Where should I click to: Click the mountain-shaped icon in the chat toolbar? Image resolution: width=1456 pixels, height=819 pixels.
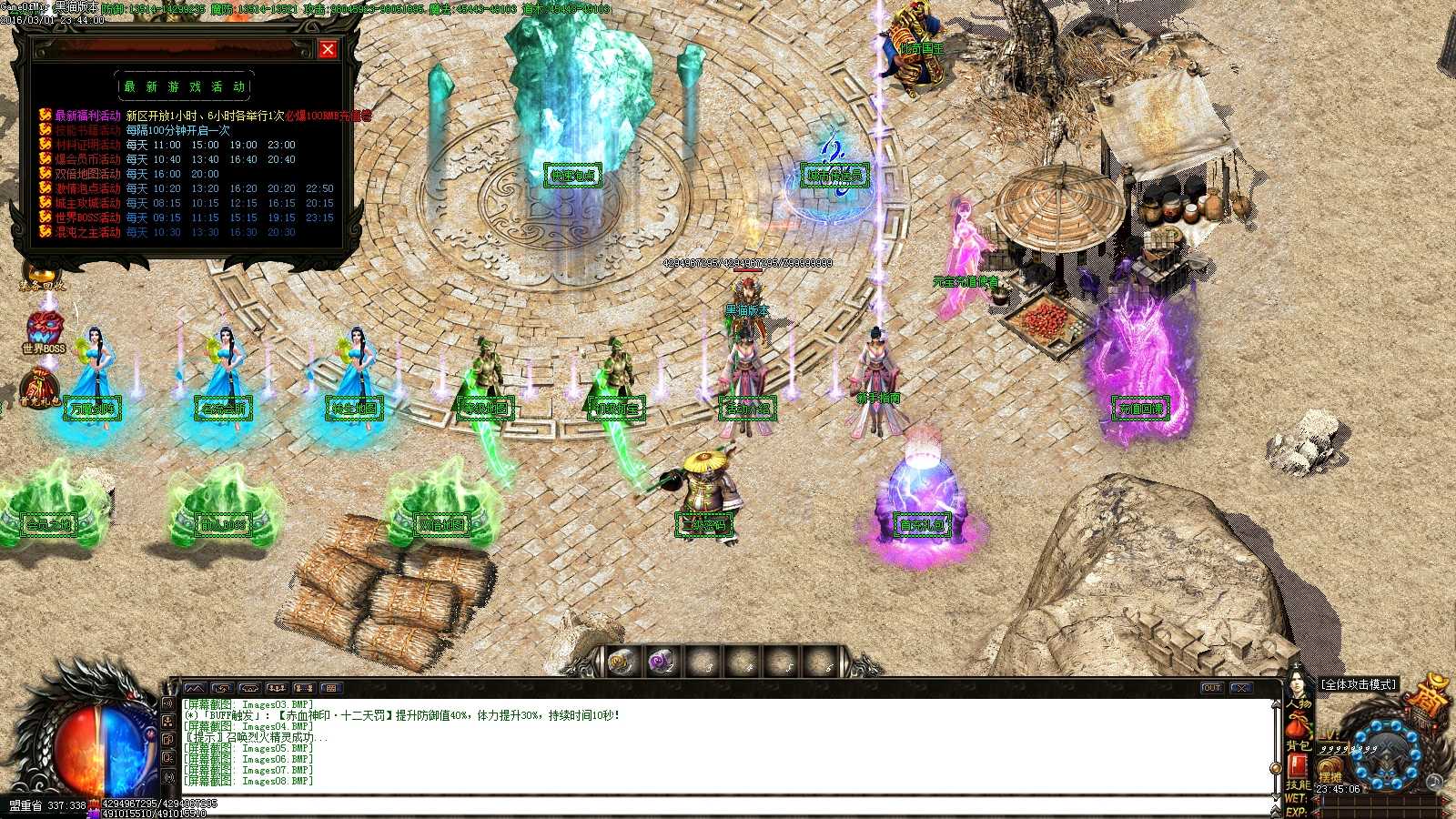click(x=195, y=688)
